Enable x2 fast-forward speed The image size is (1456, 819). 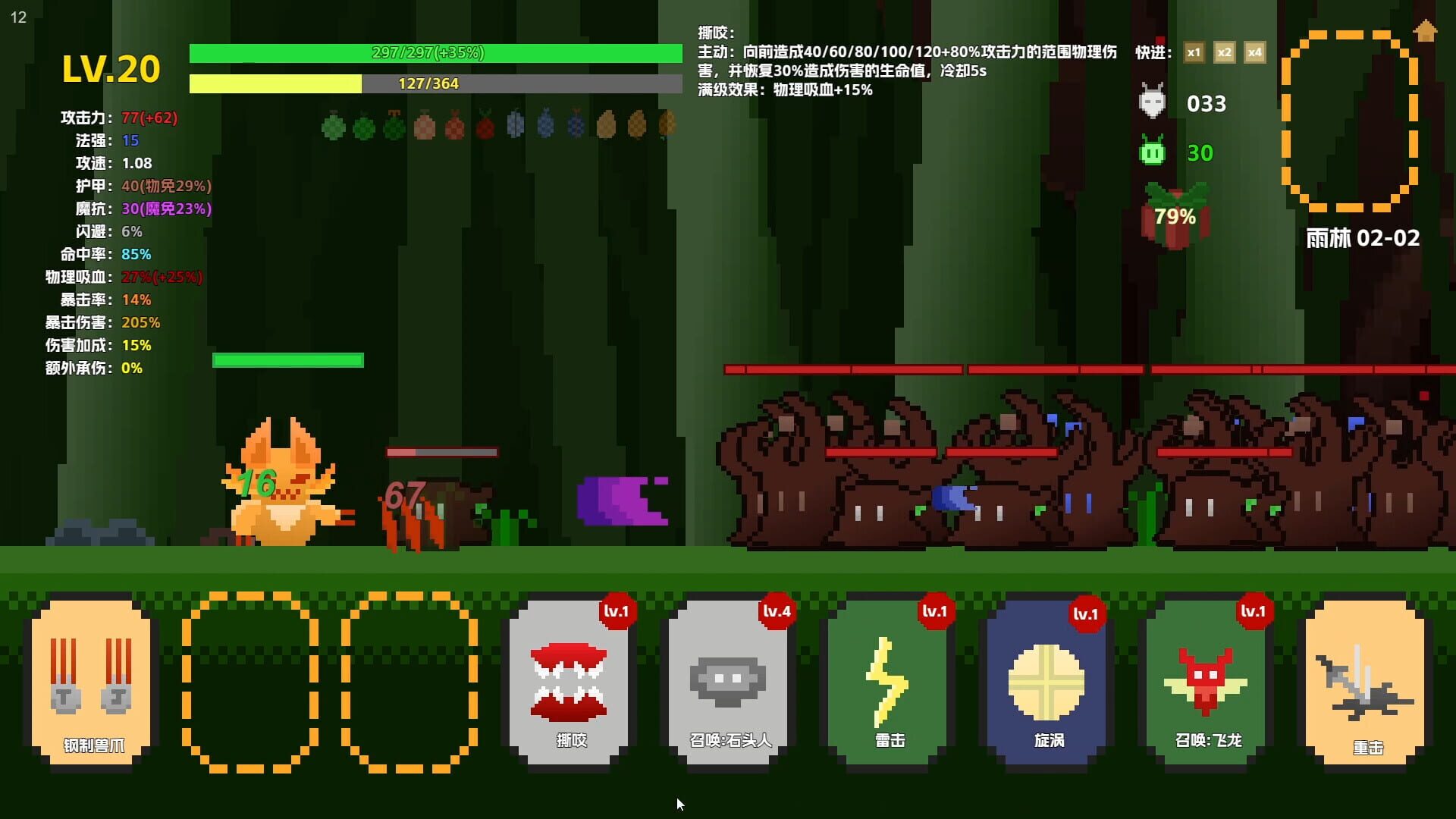click(x=1224, y=53)
